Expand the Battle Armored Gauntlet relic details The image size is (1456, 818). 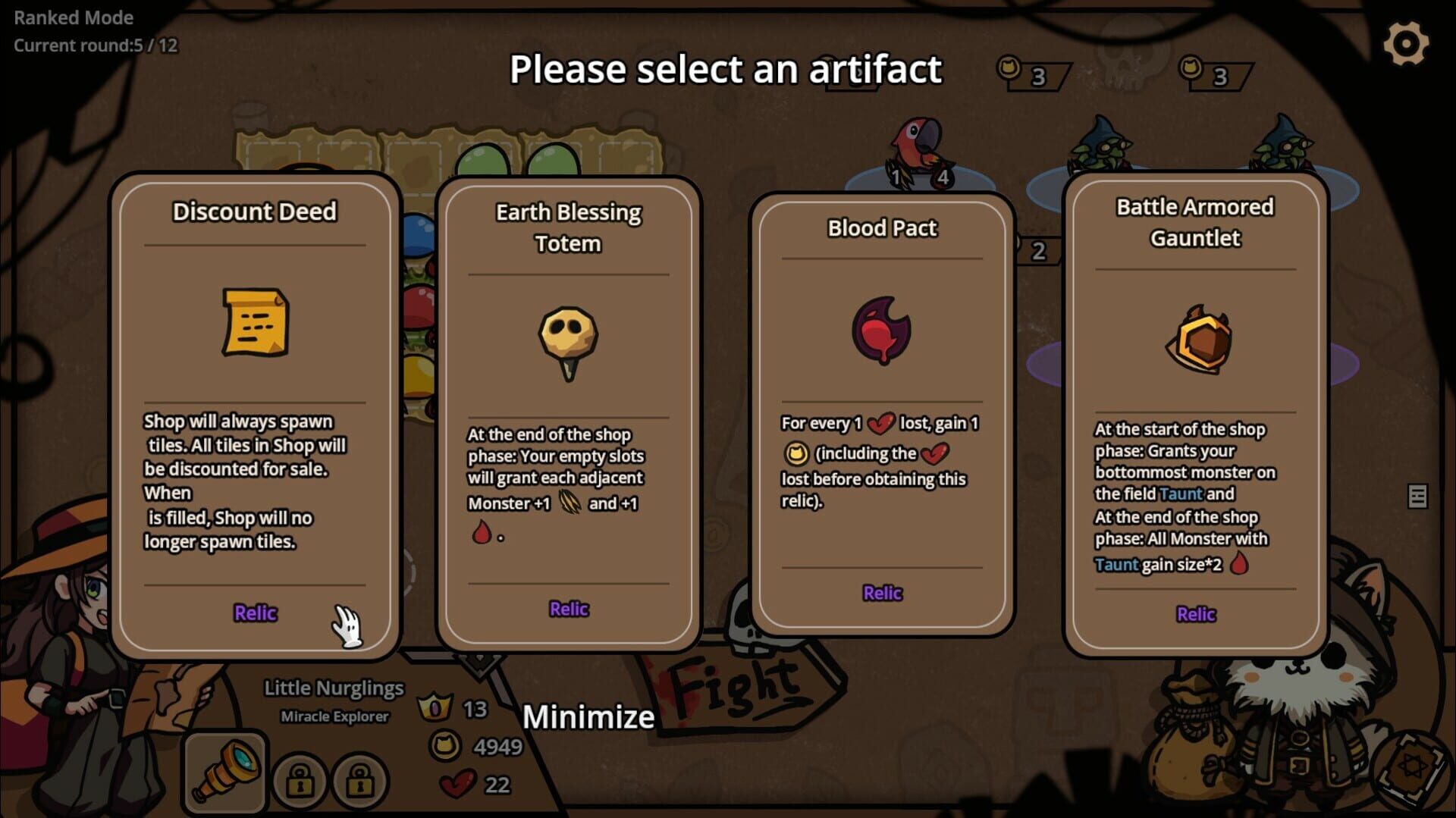(x=1196, y=613)
